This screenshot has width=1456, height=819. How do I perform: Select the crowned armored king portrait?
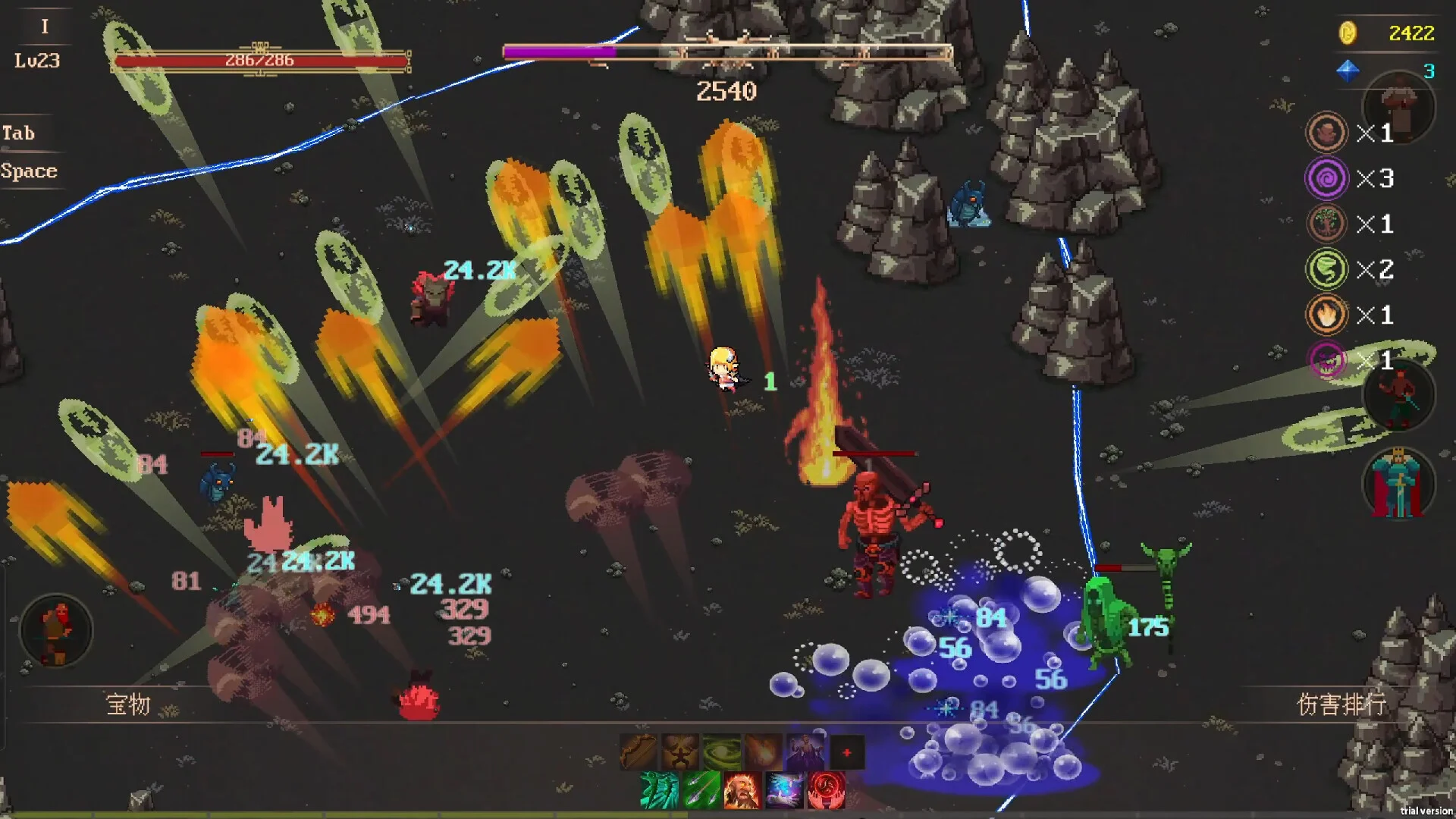(x=1398, y=484)
